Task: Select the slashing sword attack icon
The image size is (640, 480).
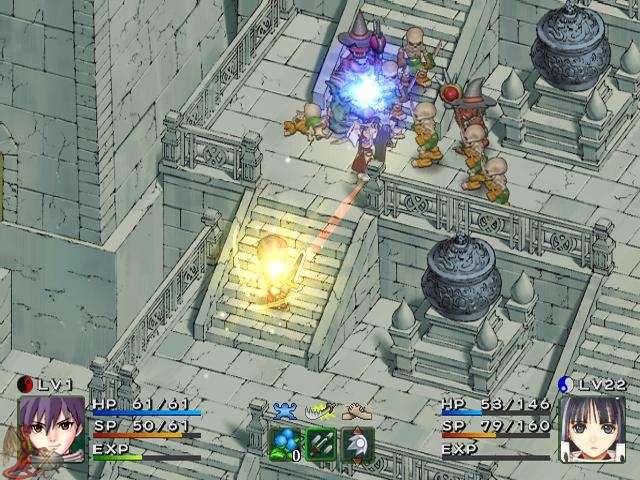Action: coord(320,410)
